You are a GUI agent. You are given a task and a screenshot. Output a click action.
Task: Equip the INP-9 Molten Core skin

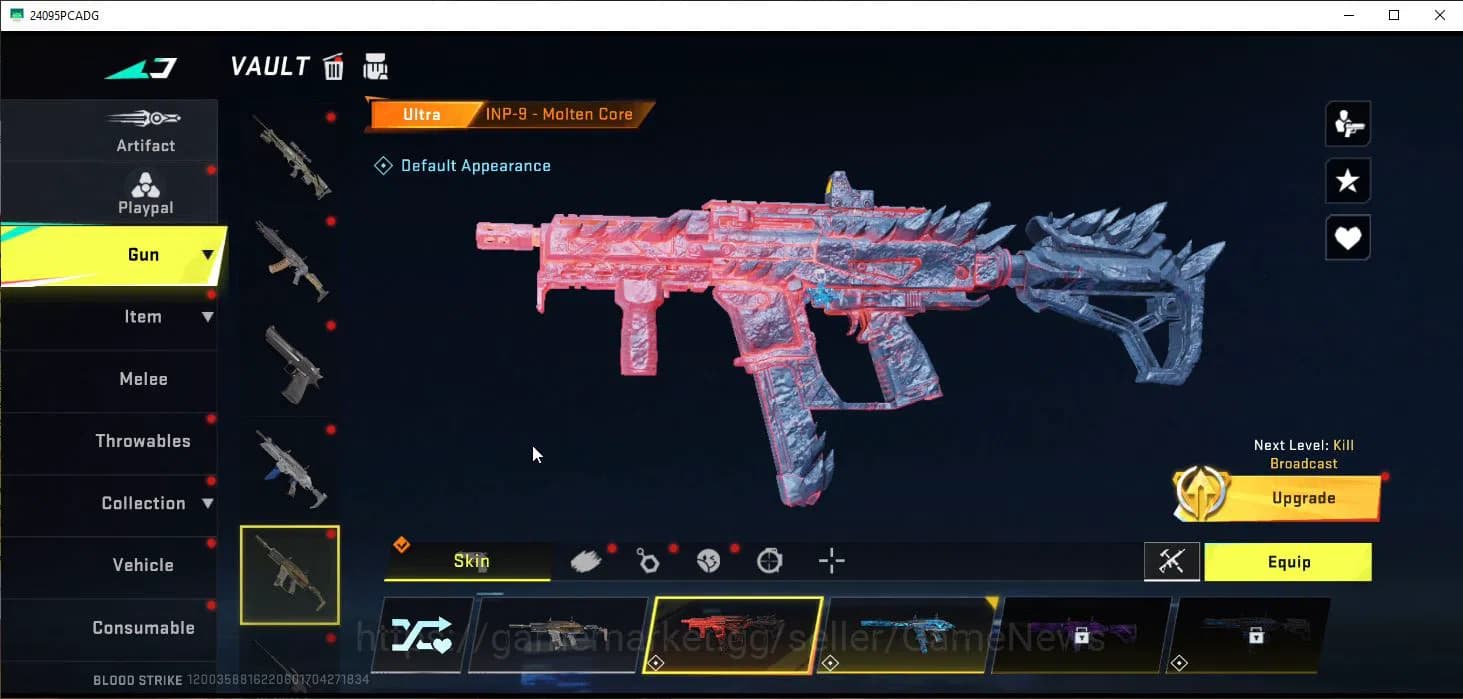(x=1287, y=562)
